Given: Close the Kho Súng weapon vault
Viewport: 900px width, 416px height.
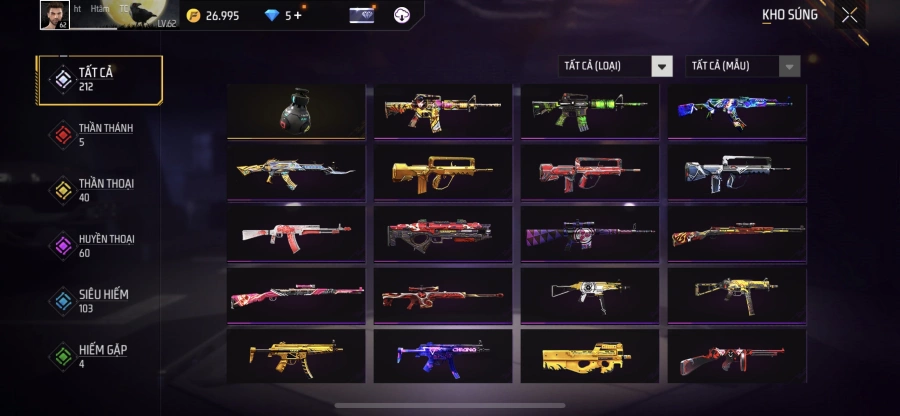Looking at the screenshot, I should click(849, 15).
